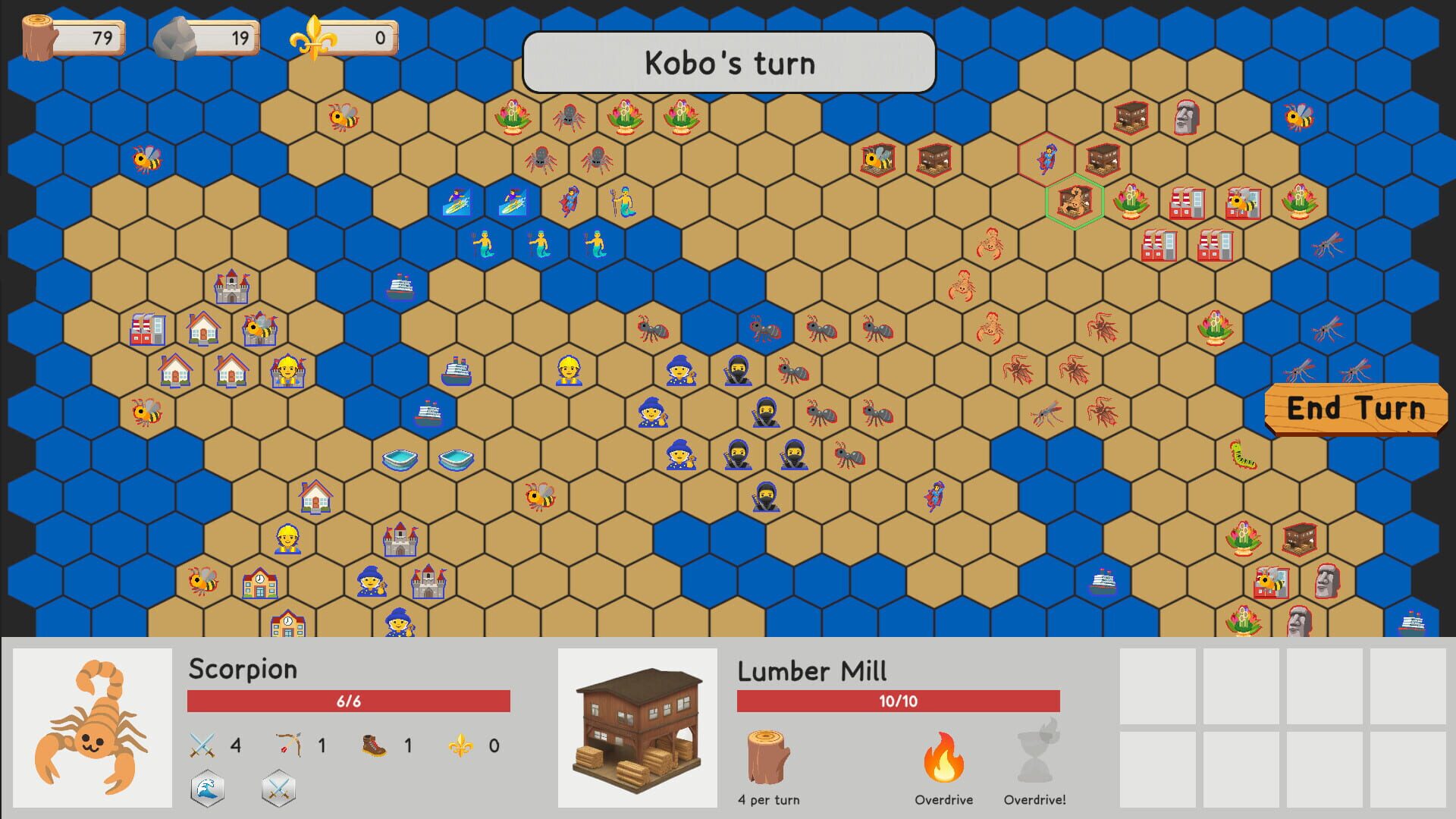This screenshot has width=1456, height=819.
Task: Click the melee attack swords stat icon
Action: [x=203, y=745]
